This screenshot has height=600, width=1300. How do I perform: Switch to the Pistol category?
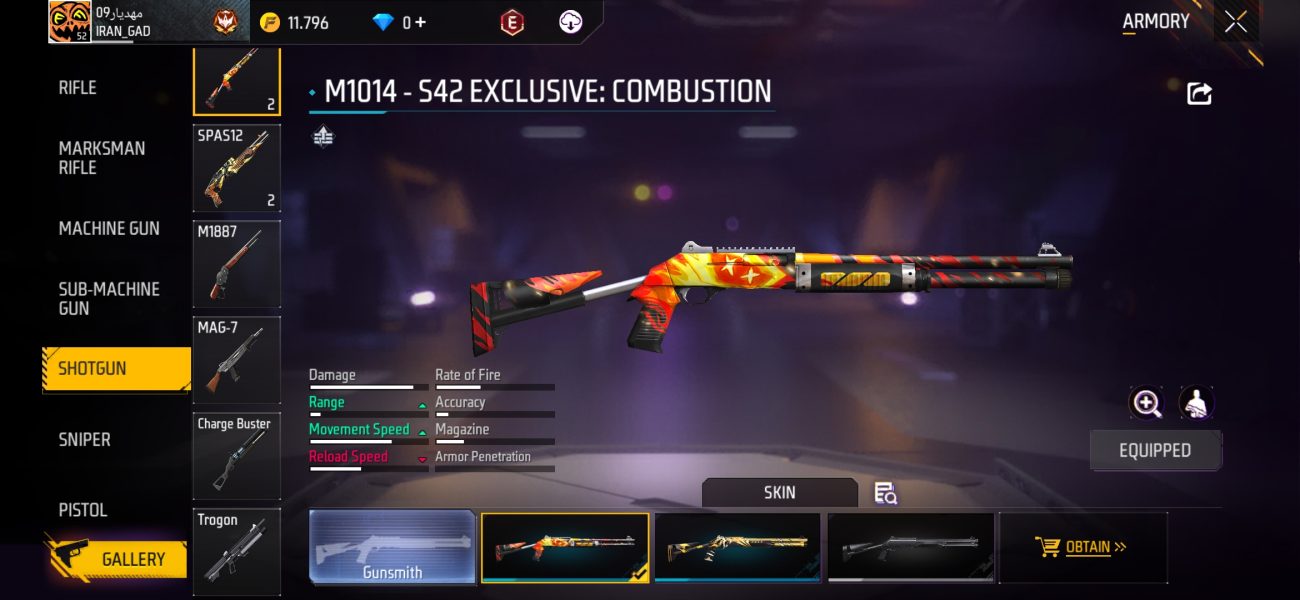tap(83, 509)
